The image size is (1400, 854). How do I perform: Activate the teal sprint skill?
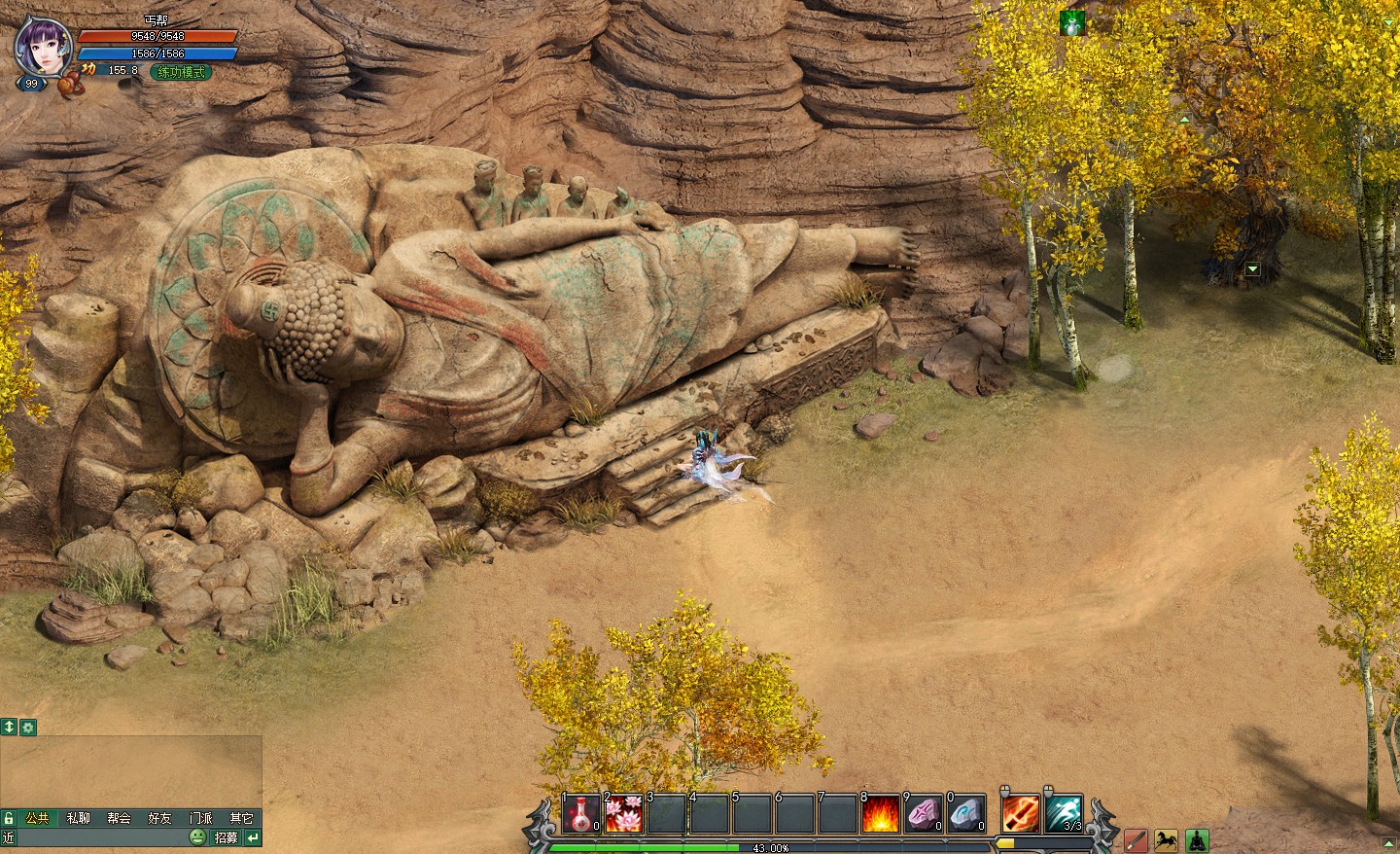1064,813
